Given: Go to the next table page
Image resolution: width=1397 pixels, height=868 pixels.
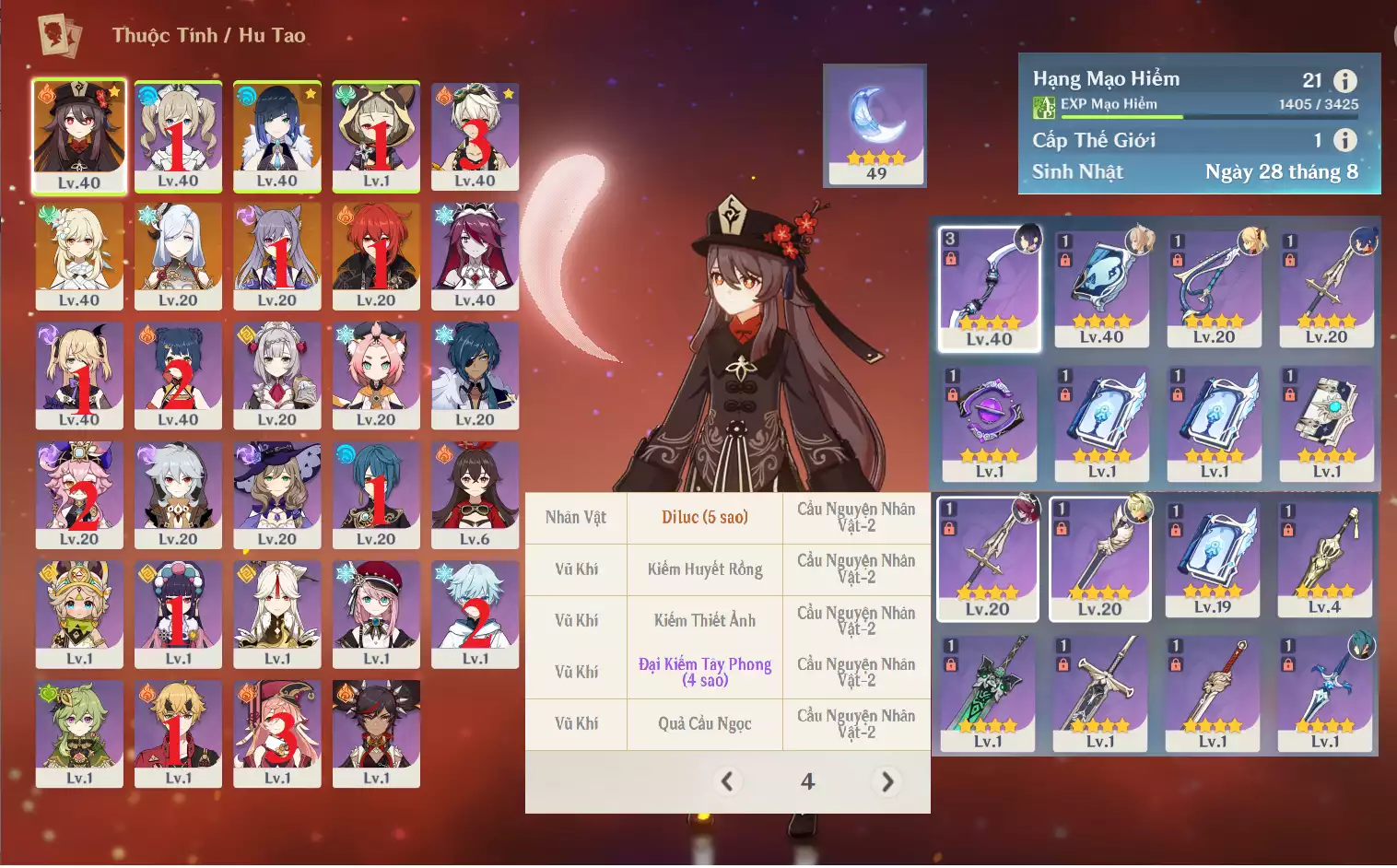Looking at the screenshot, I should [886, 781].
